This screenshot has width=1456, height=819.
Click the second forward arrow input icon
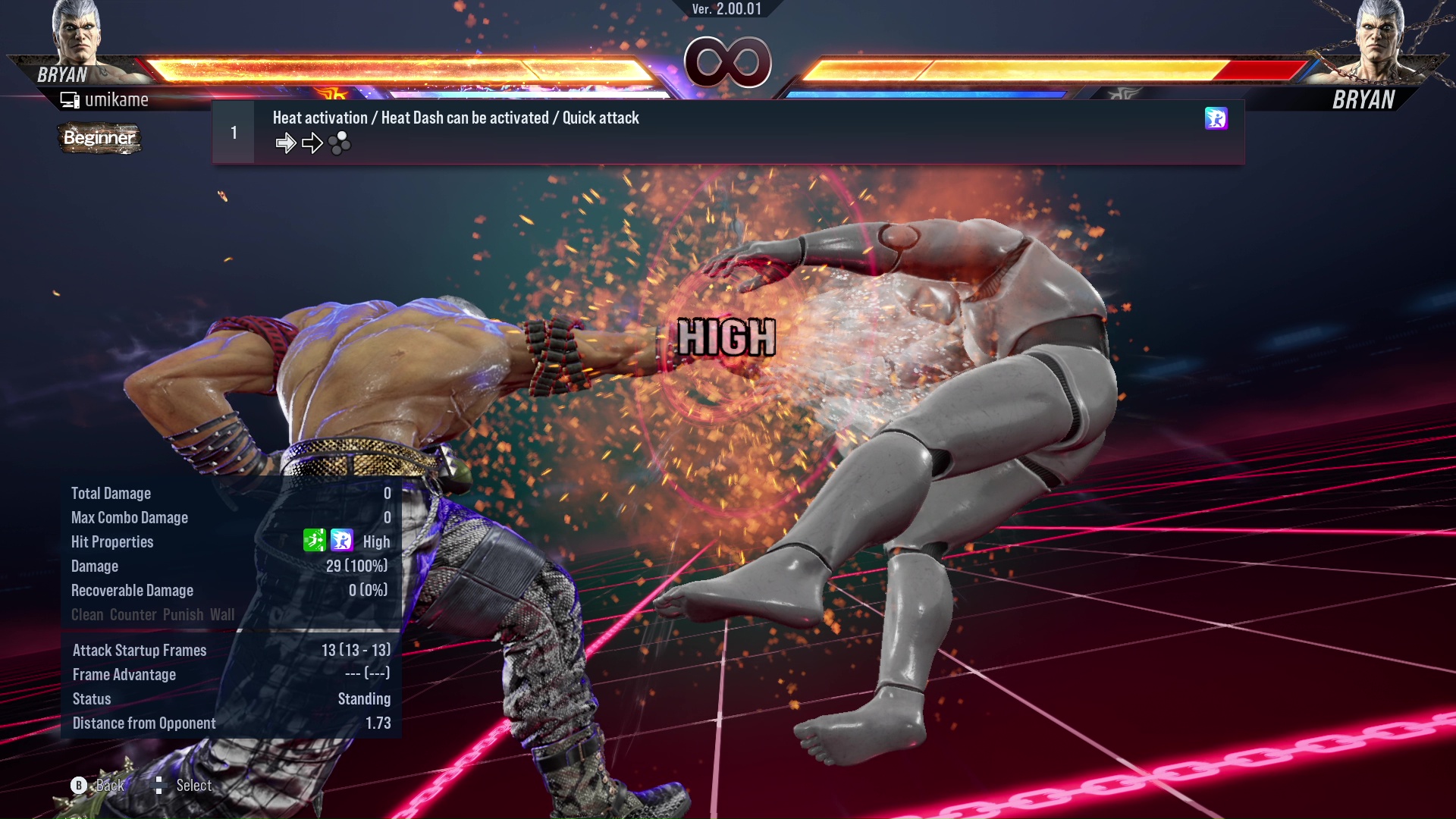tap(311, 143)
